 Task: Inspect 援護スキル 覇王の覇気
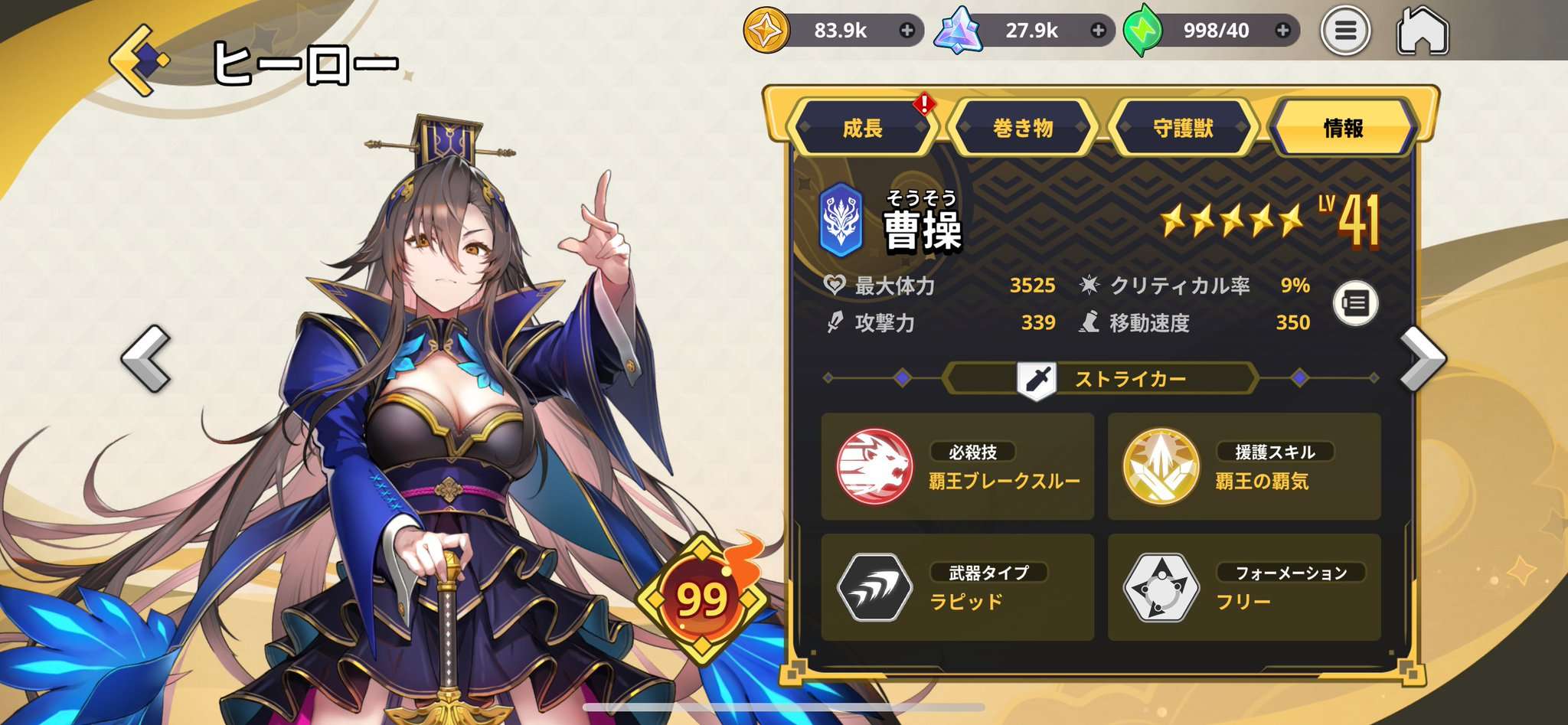1243,466
